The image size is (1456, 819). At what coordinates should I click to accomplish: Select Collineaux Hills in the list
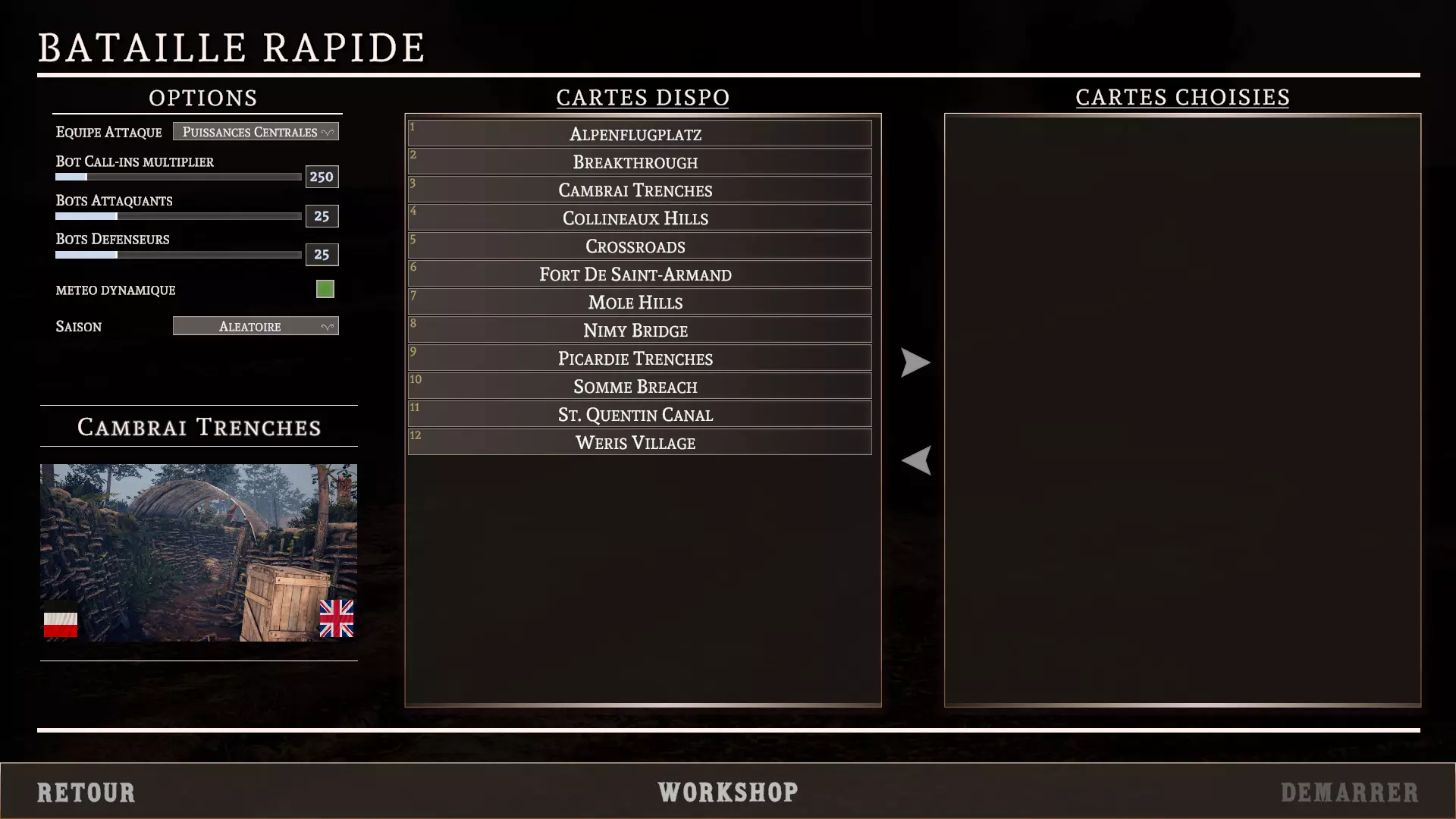click(639, 218)
